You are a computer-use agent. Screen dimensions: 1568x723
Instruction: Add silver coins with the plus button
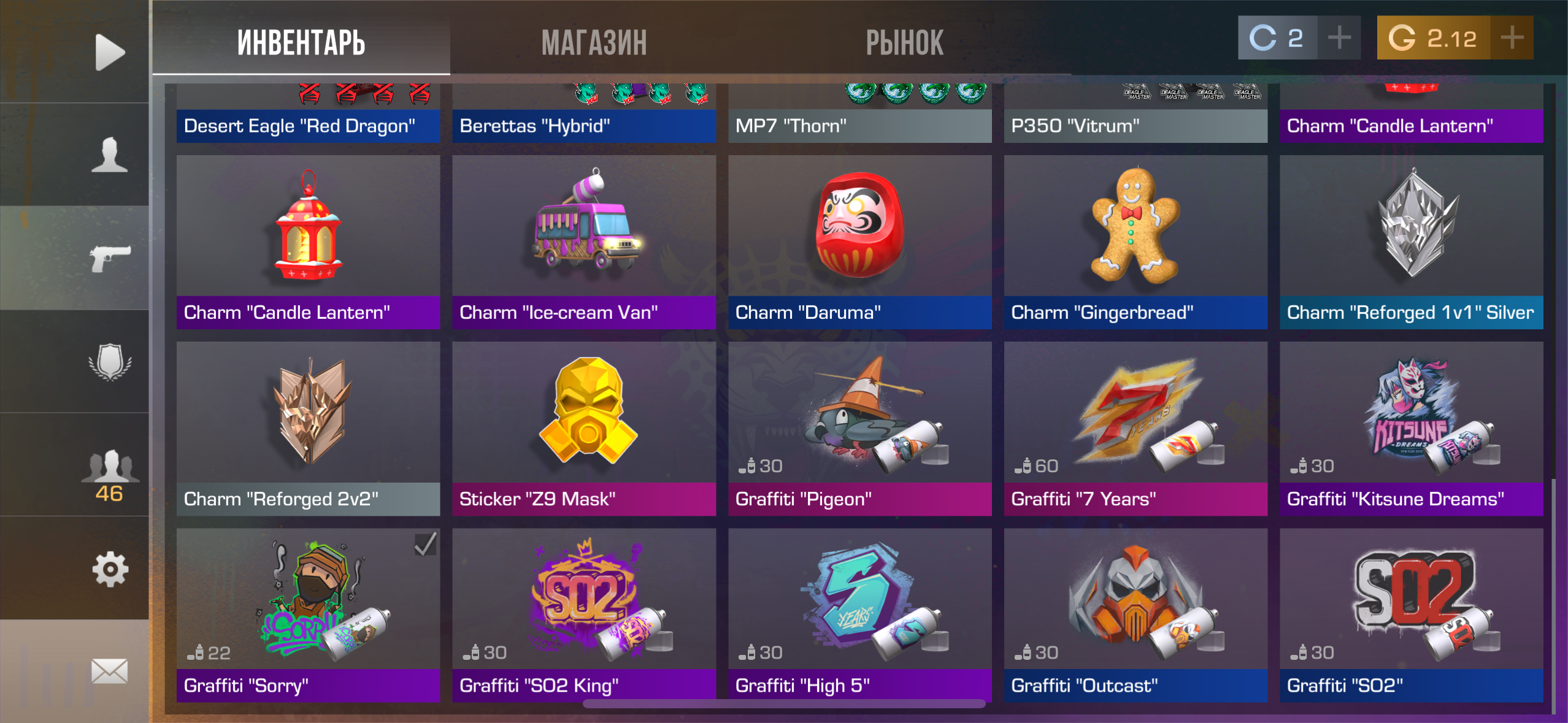pos(1339,38)
